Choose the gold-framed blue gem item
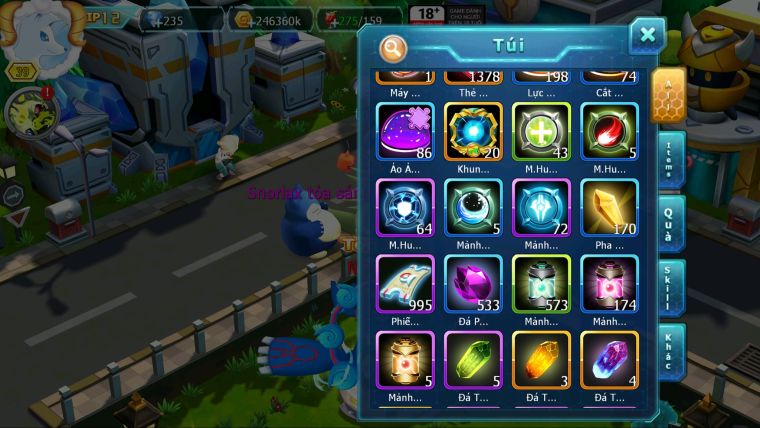The height and width of the screenshot is (428, 760). point(472,132)
